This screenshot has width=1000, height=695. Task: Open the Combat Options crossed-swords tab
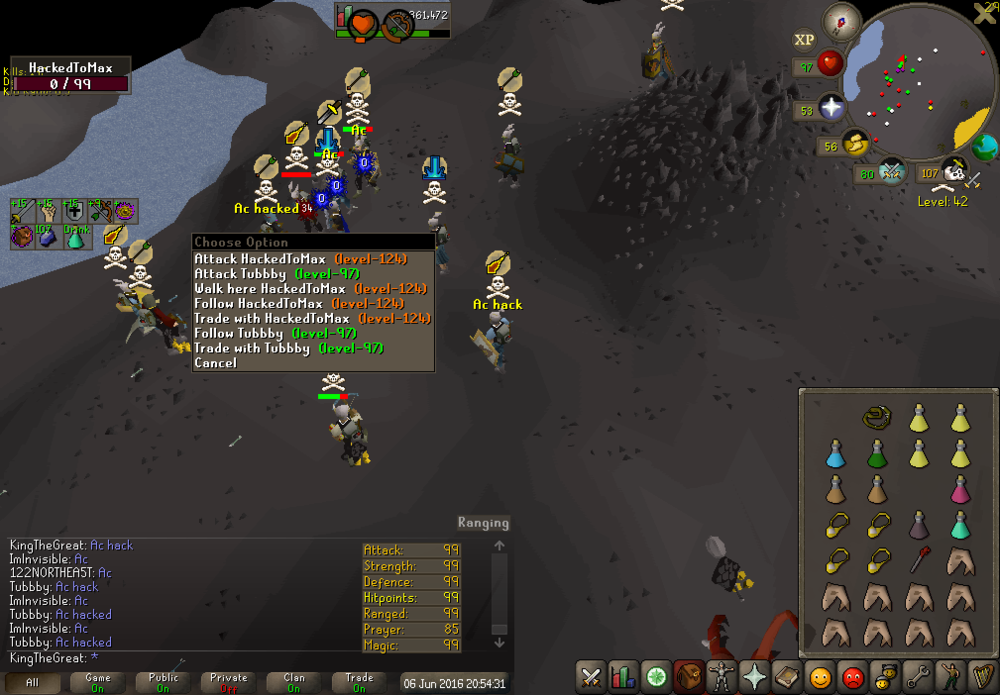pos(592,677)
